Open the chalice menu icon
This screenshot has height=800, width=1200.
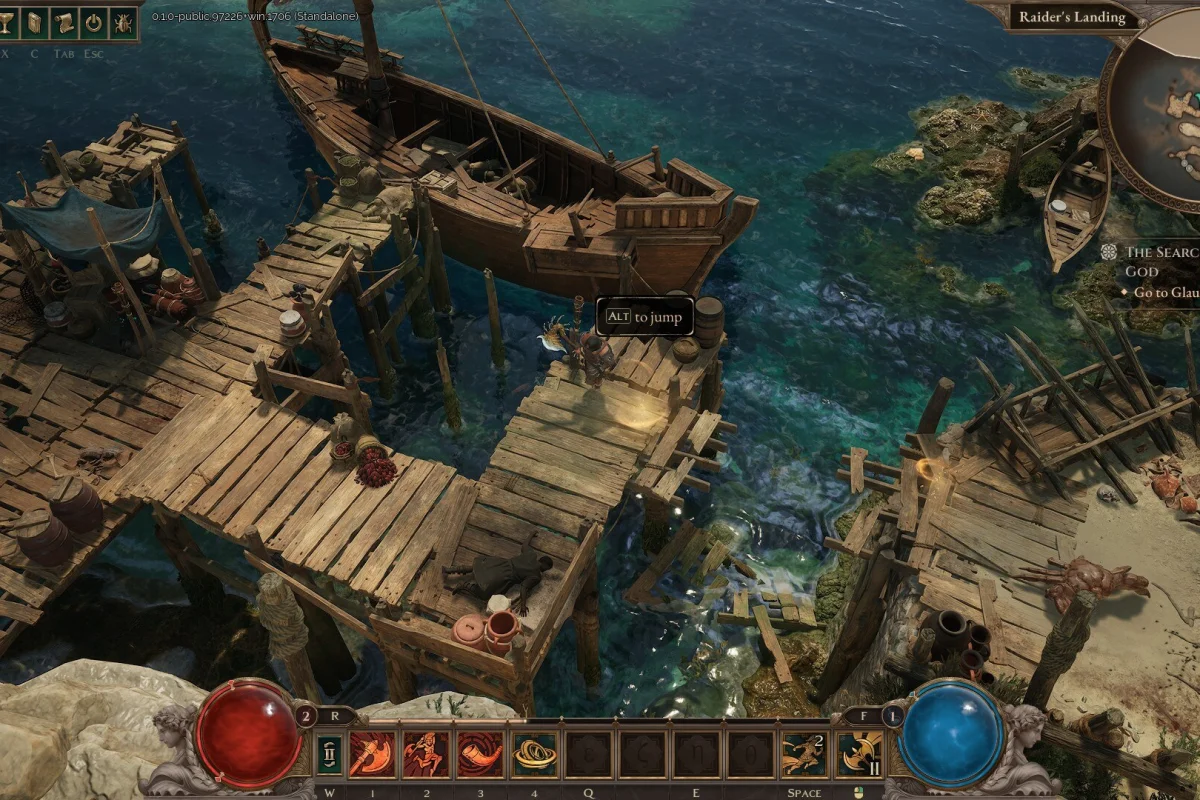click(7, 21)
